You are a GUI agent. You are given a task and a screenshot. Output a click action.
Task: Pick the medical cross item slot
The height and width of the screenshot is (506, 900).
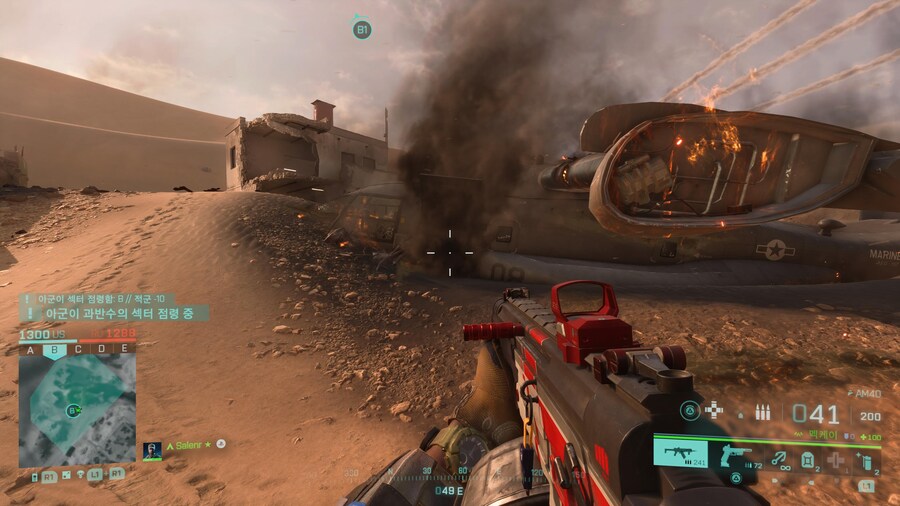(837, 461)
